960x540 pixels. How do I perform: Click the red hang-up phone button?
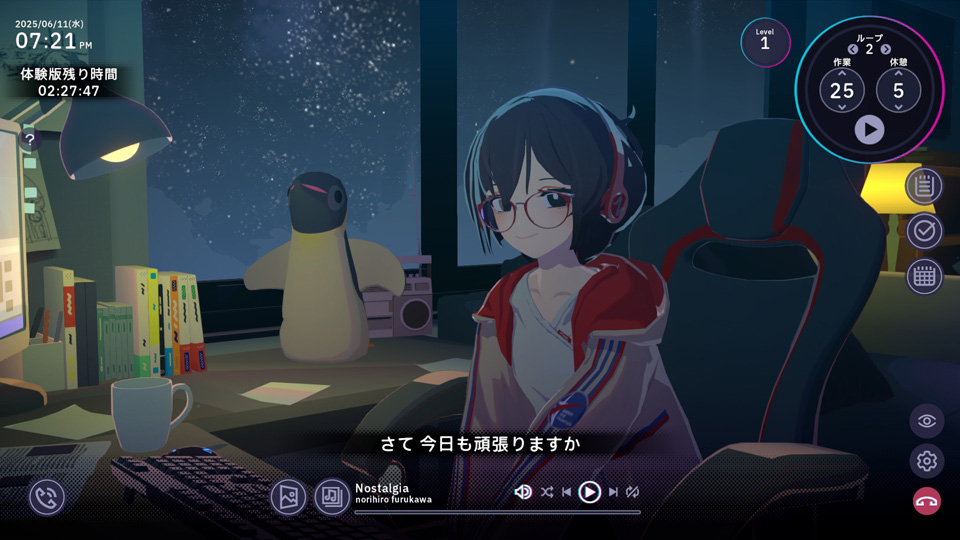coord(927,501)
